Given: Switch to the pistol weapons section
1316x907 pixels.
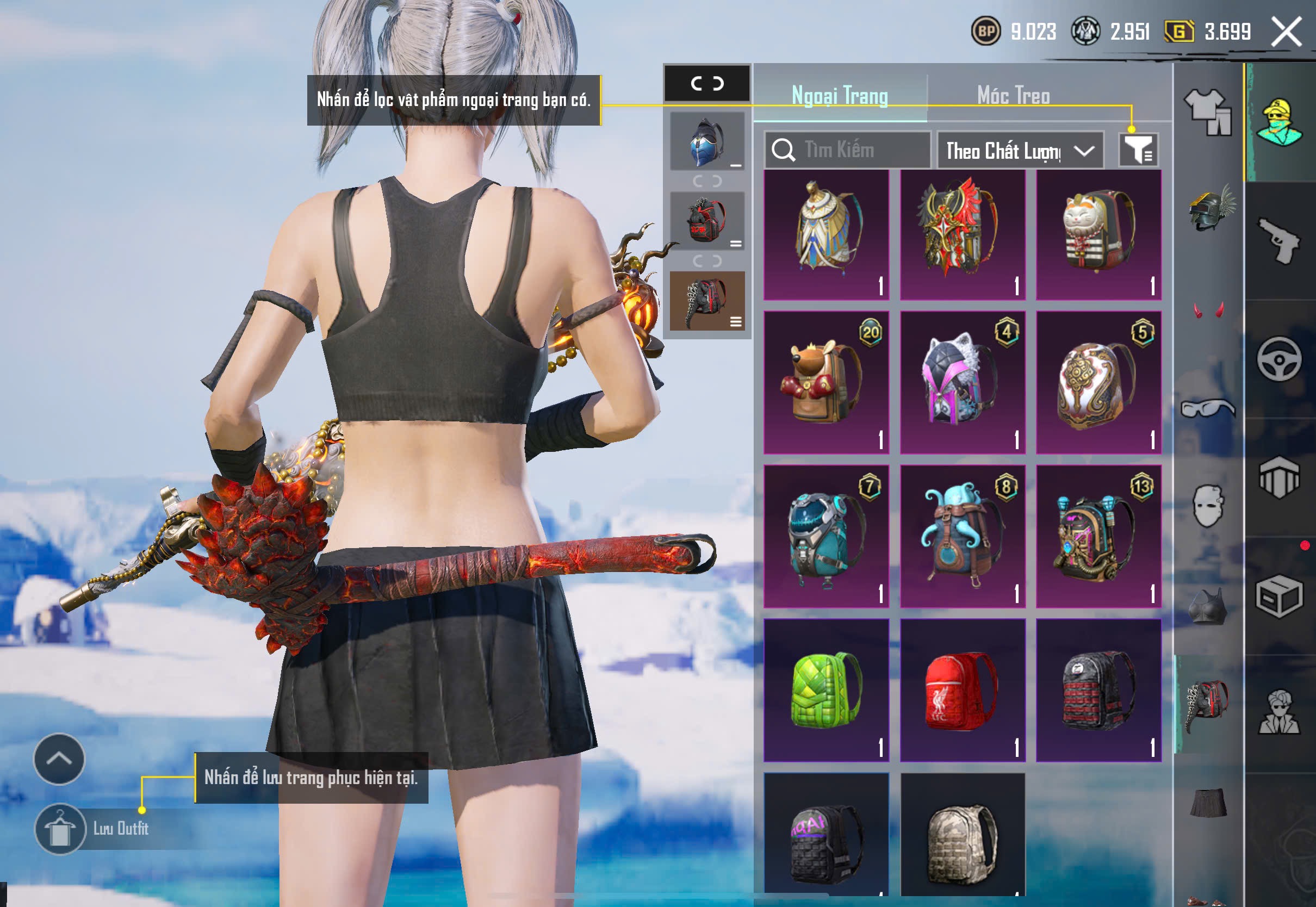Looking at the screenshot, I should [x=1280, y=241].
